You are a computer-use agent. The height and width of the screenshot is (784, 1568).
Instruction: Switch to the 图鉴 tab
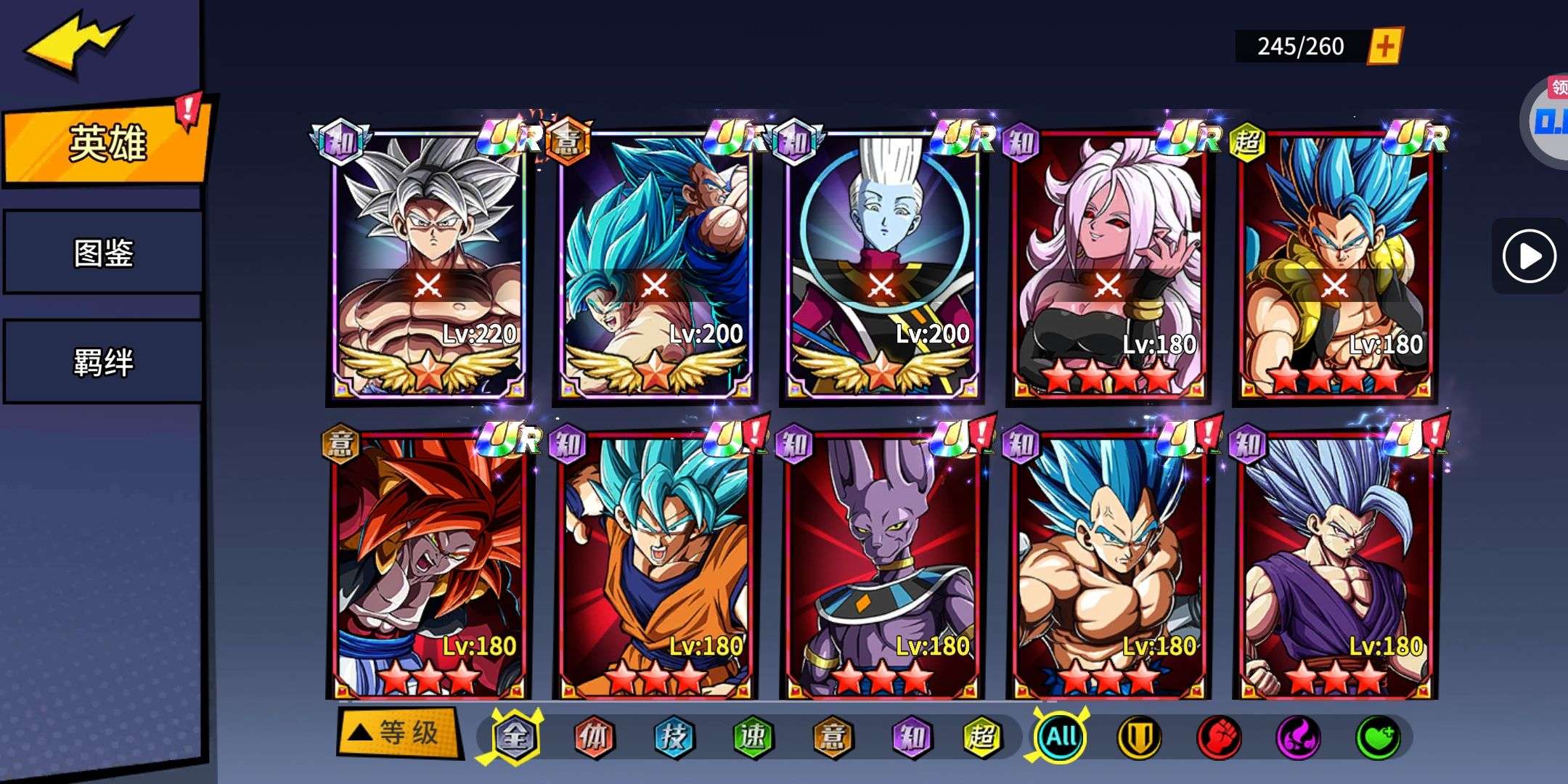(103, 253)
